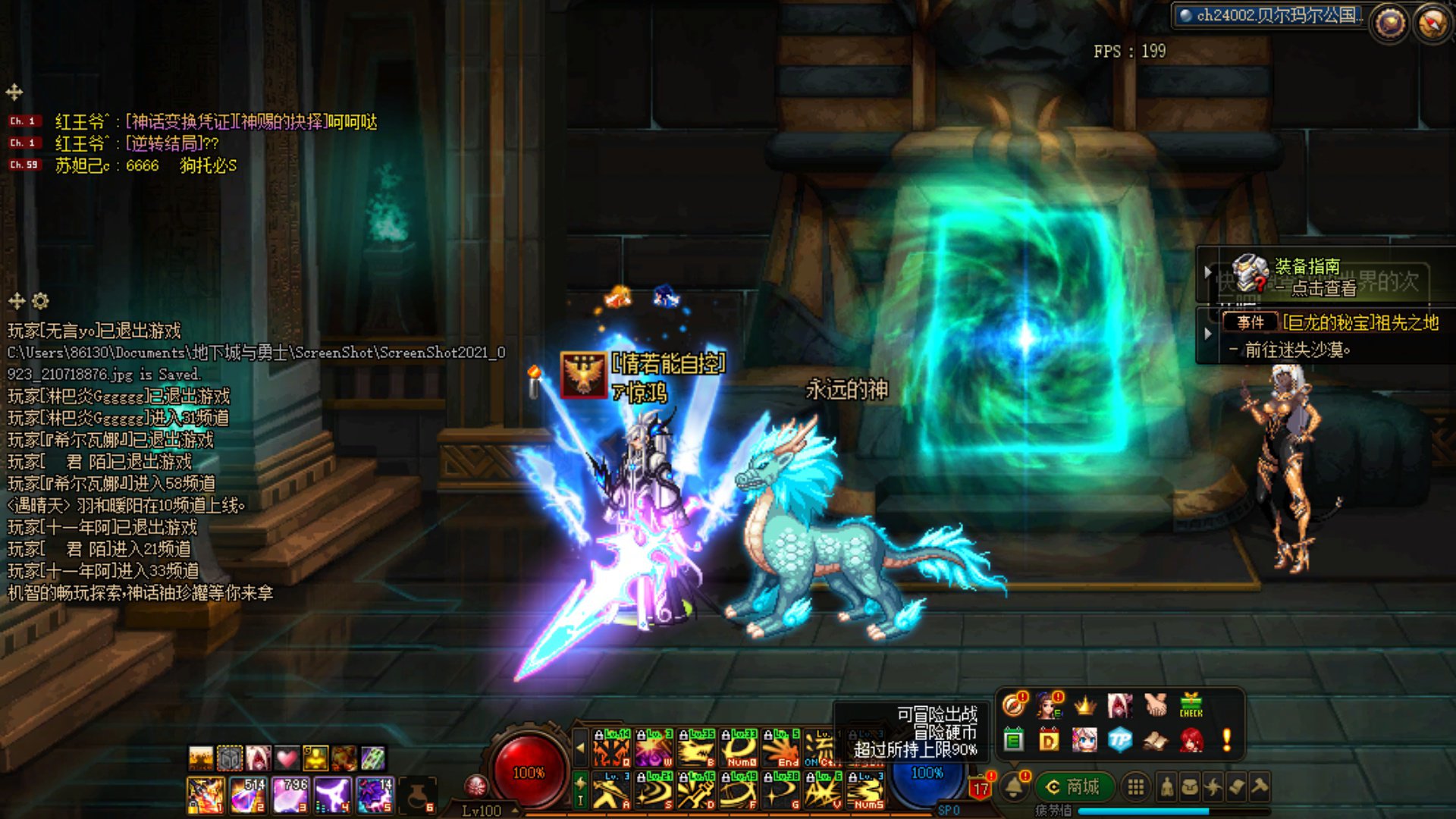The height and width of the screenshot is (819, 1456).
Task: Click the compass icon beside the channel bar
Action: tap(1432, 23)
